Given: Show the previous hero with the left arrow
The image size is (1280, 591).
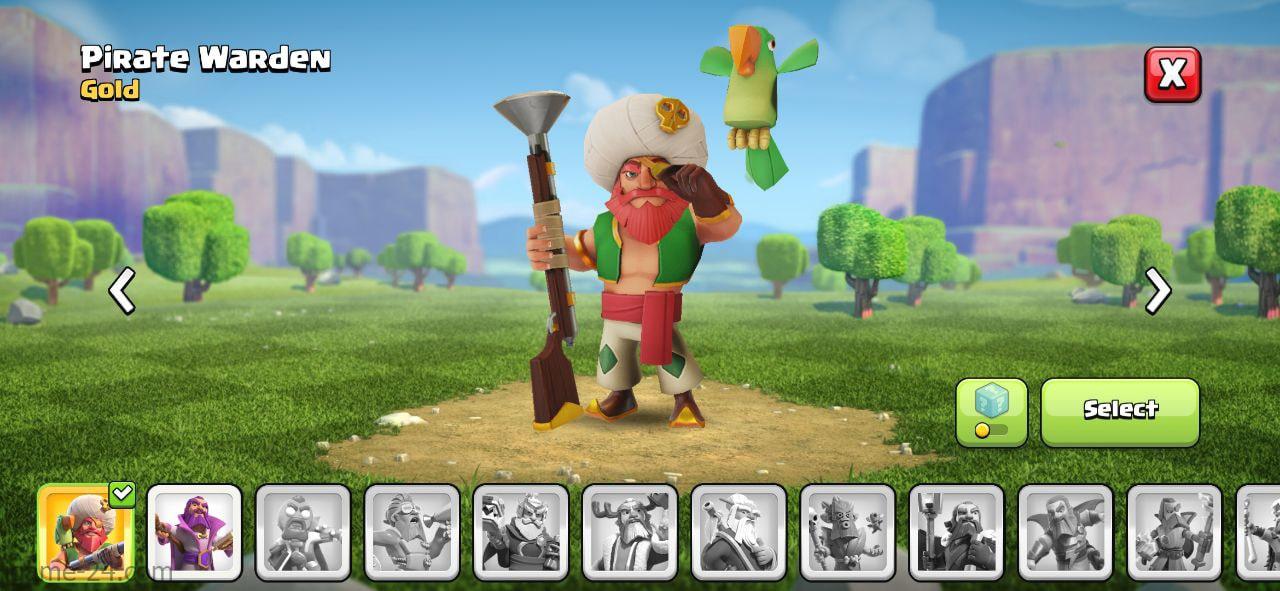Looking at the screenshot, I should point(122,292).
